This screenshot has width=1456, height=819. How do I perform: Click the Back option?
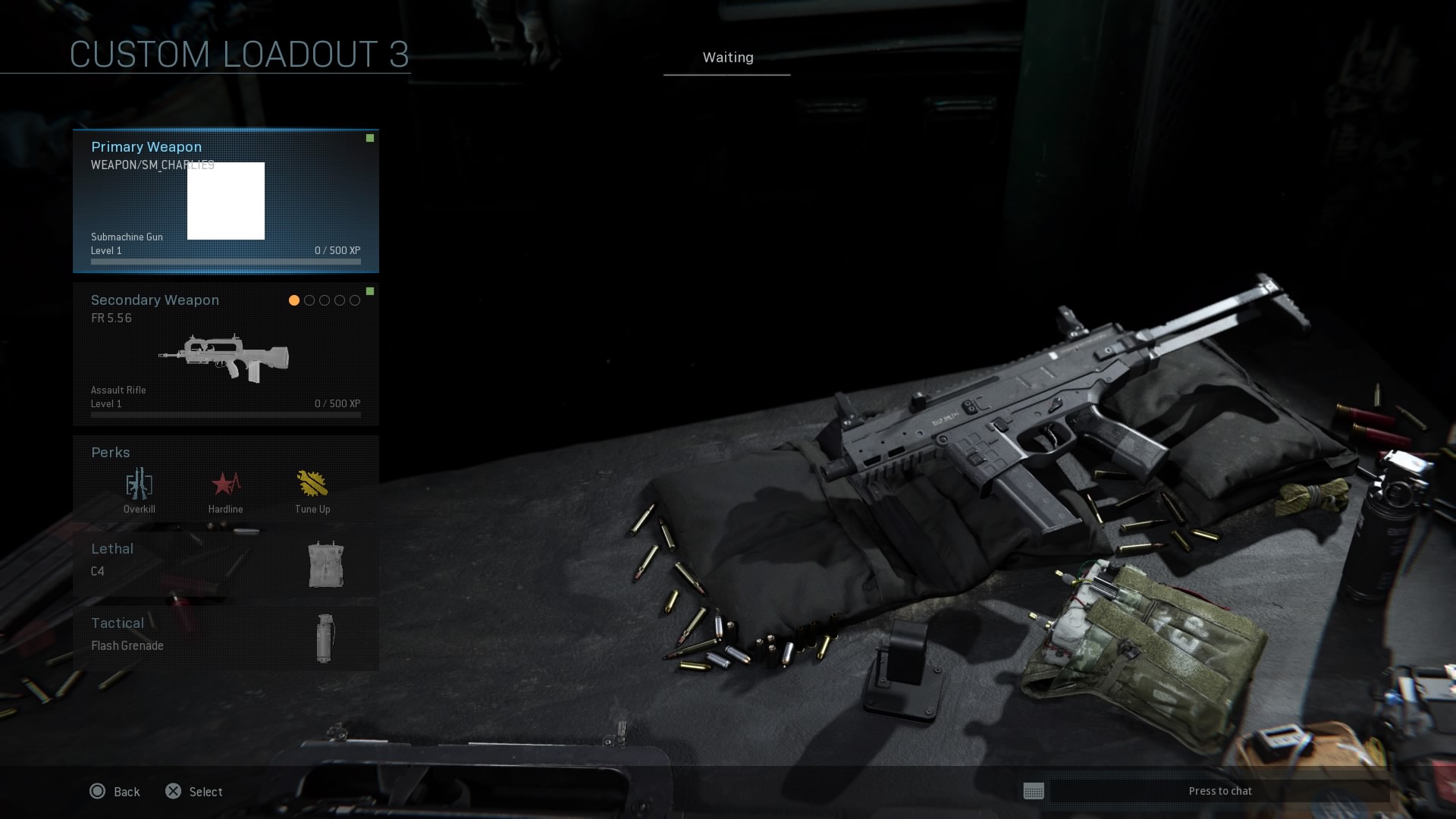115,792
